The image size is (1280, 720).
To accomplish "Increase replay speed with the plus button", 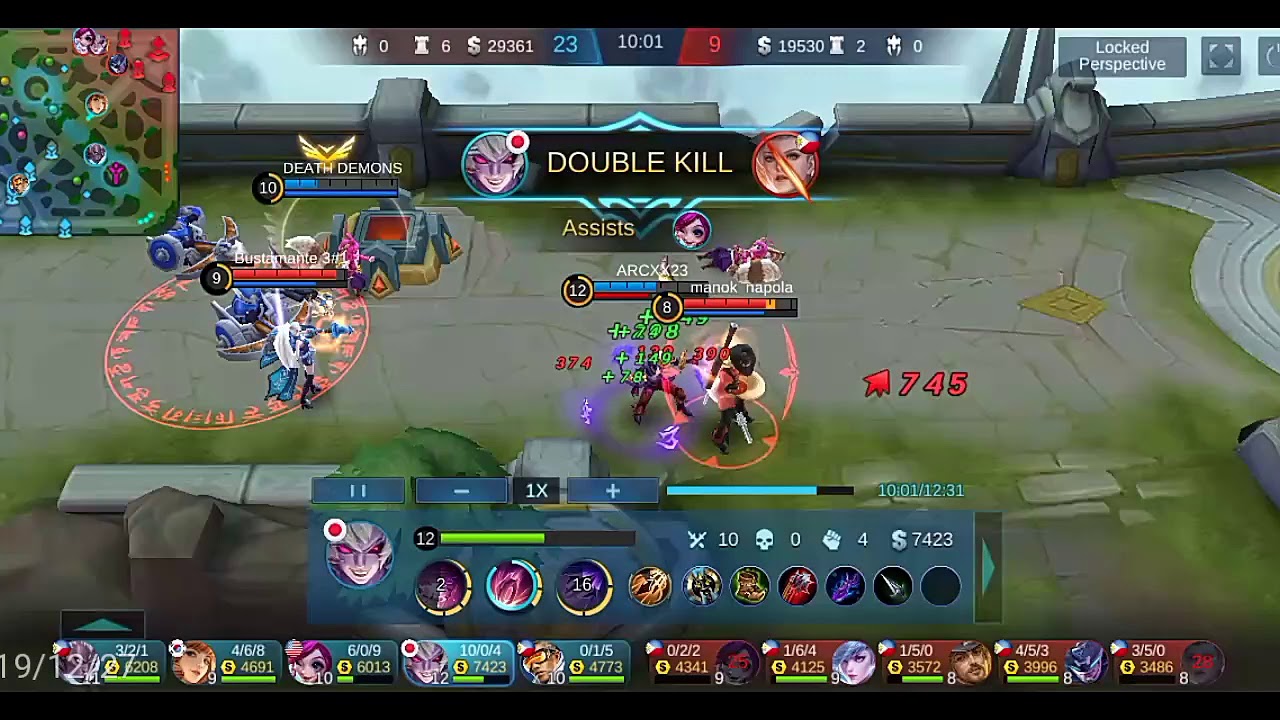I will [x=612, y=491].
